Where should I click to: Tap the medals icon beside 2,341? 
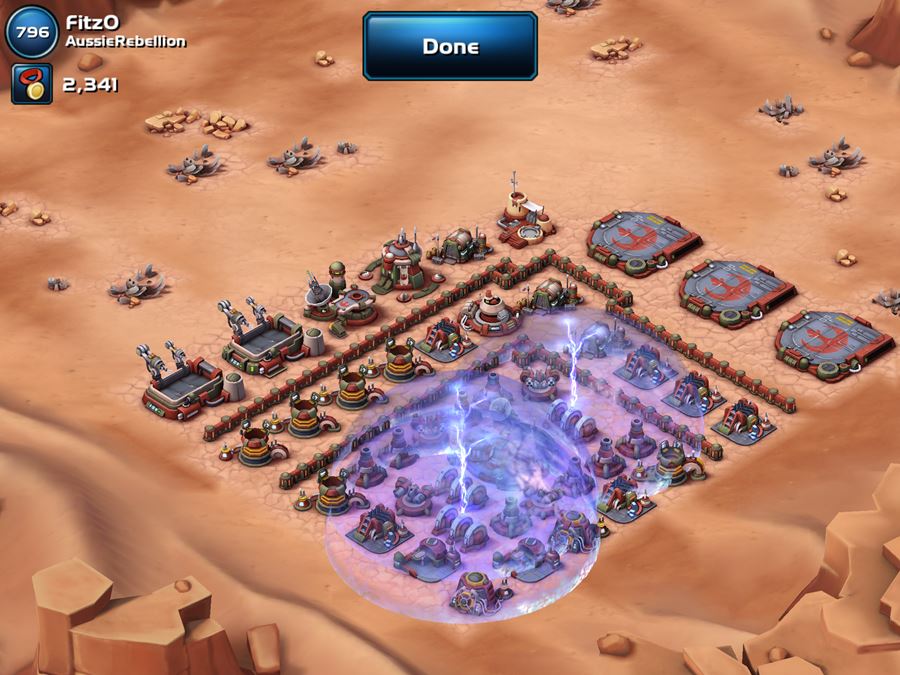(x=31, y=84)
